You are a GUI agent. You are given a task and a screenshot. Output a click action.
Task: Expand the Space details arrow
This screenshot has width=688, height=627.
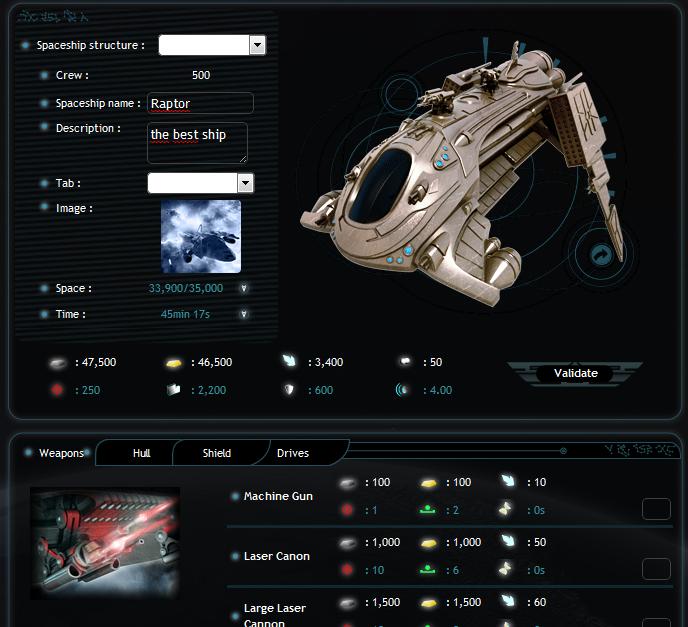(x=245, y=288)
